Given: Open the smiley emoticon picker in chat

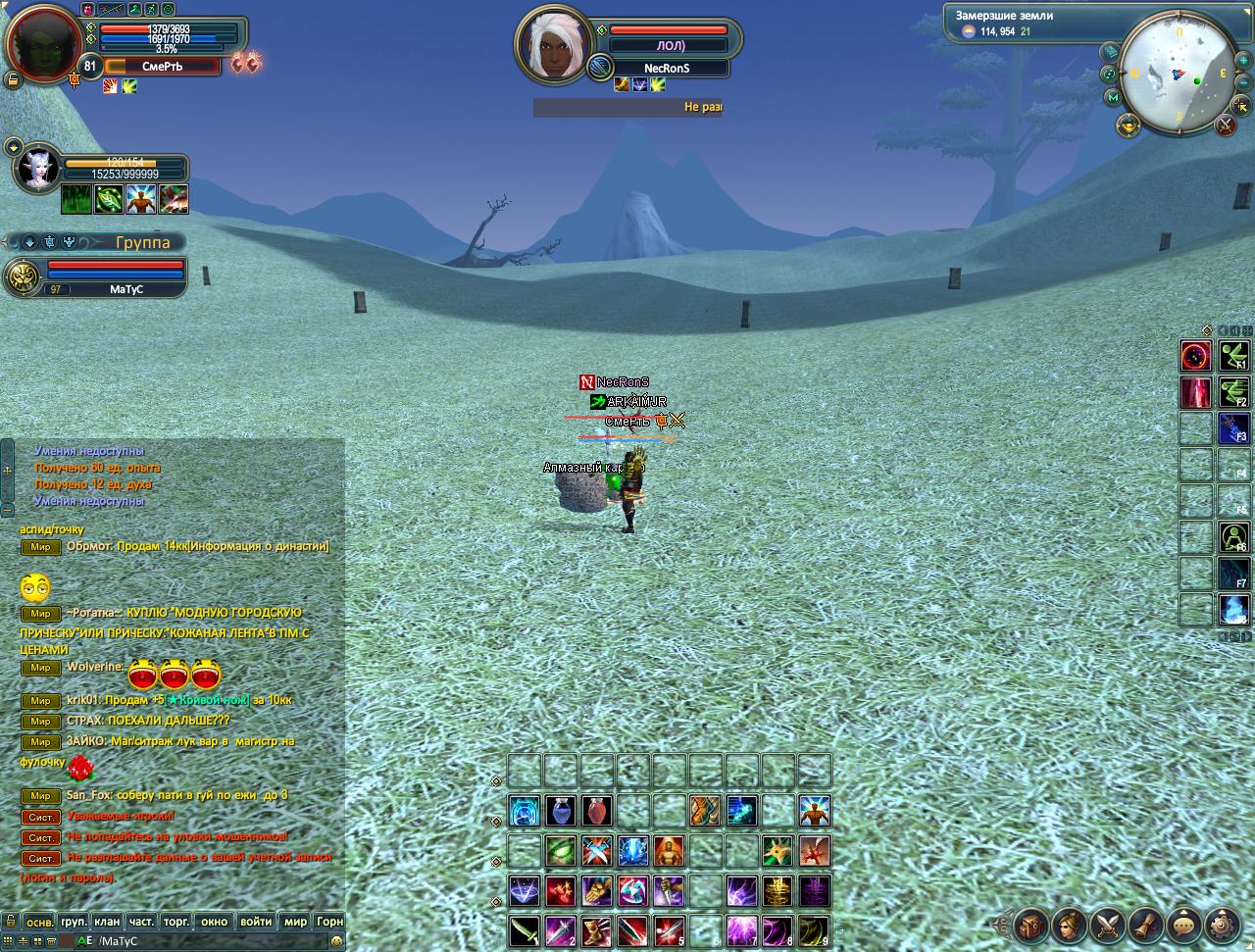Looking at the screenshot, I should point(337,941).
